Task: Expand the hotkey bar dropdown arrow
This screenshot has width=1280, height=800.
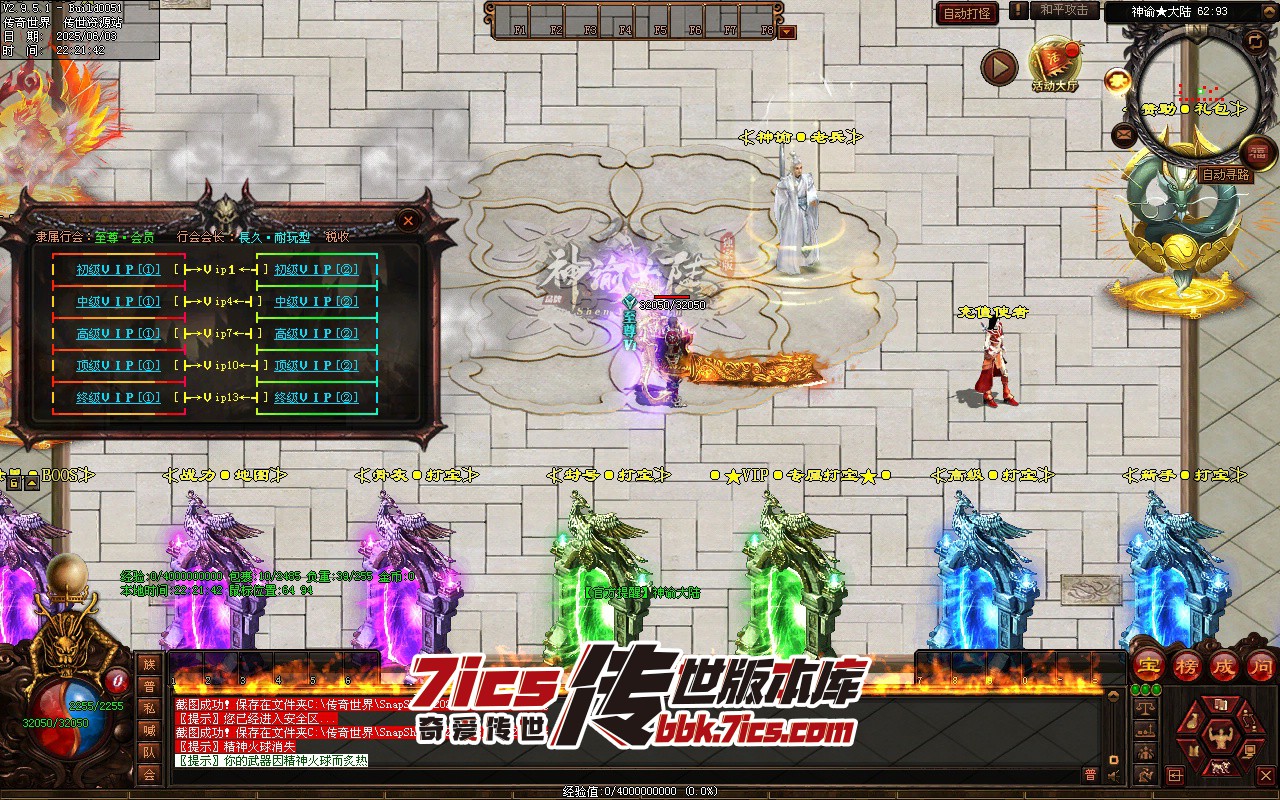Action: (788, 32)
